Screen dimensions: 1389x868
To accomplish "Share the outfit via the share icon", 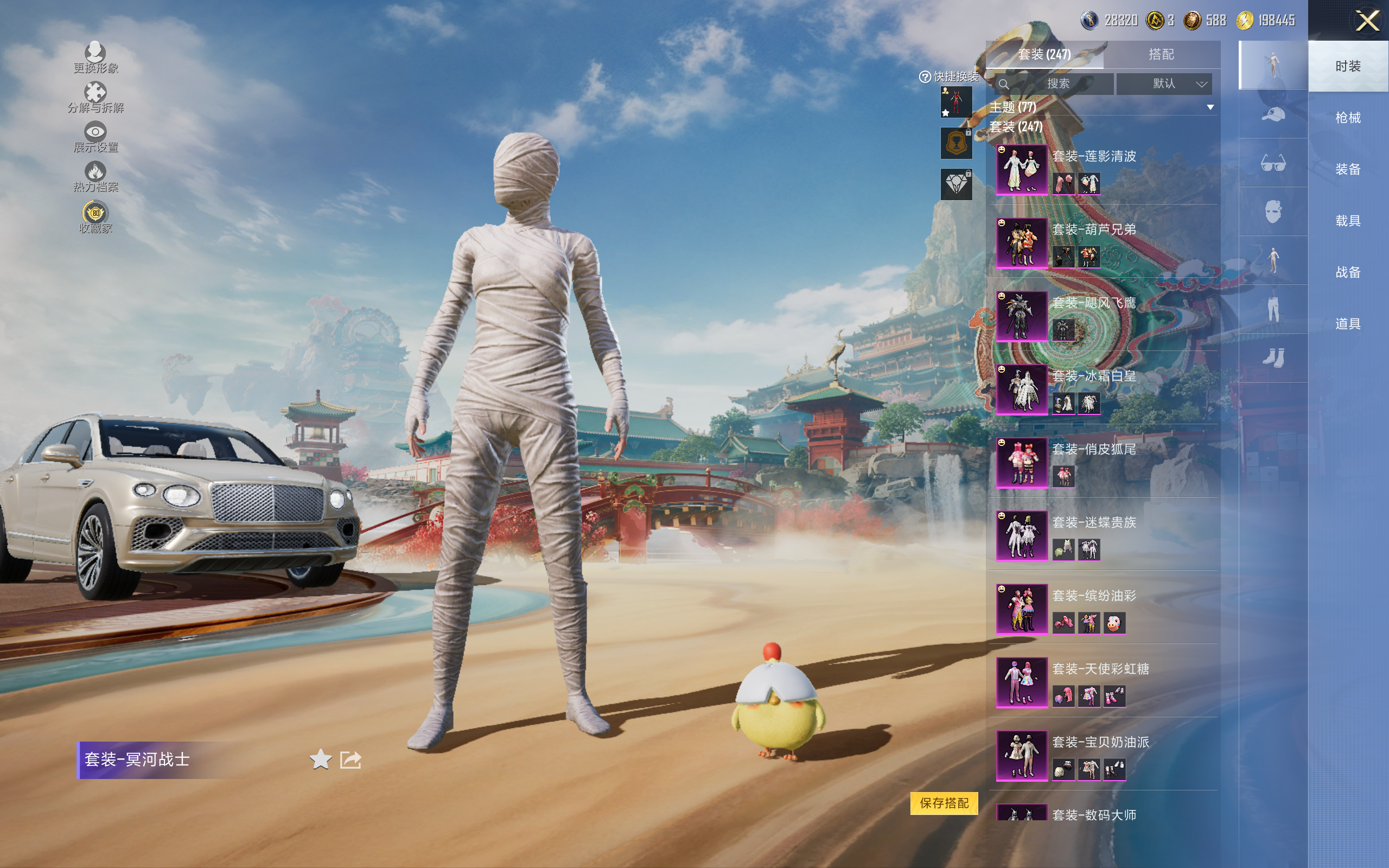I will [351, 759].
